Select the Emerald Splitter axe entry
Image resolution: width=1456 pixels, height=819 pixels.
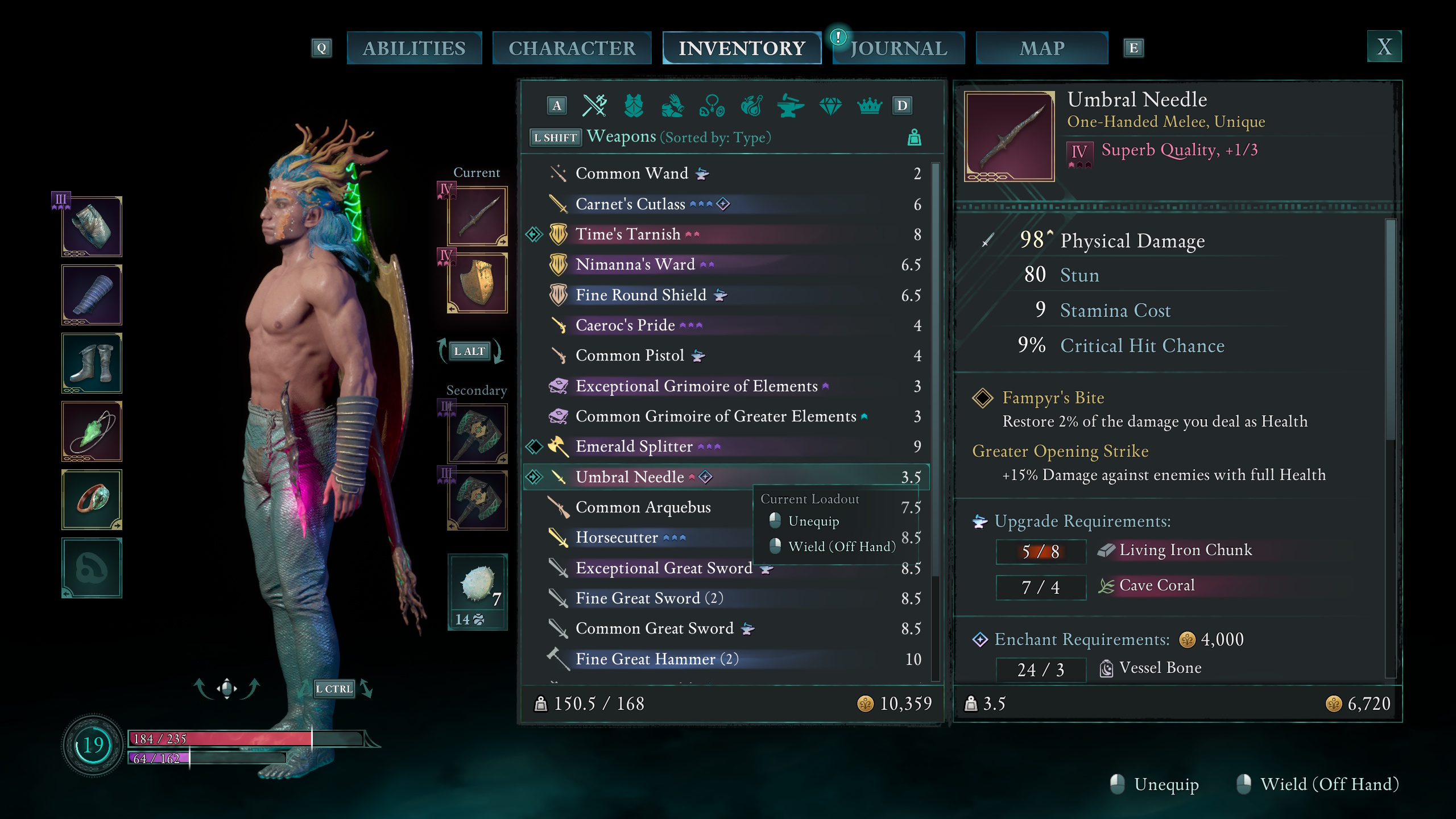tap(634, 446)
